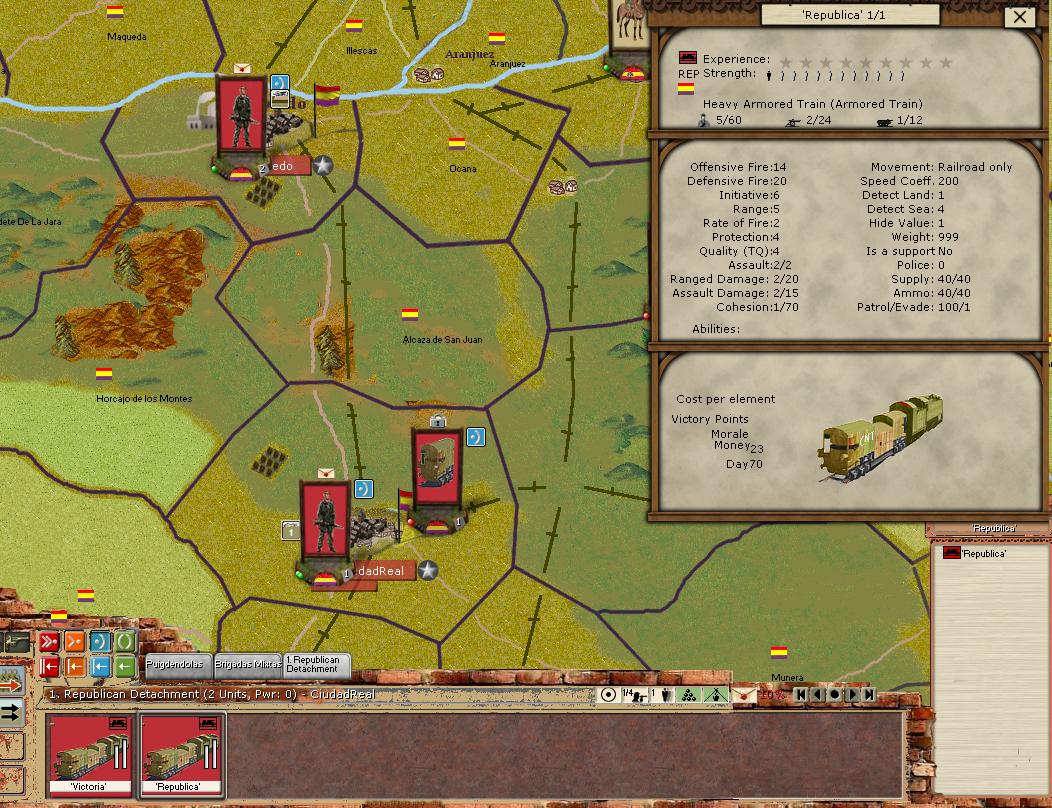Screen dimensions: 1052x808
Task: Switch to the Puigdendolas stack tab
Action: tap(174, 664)
